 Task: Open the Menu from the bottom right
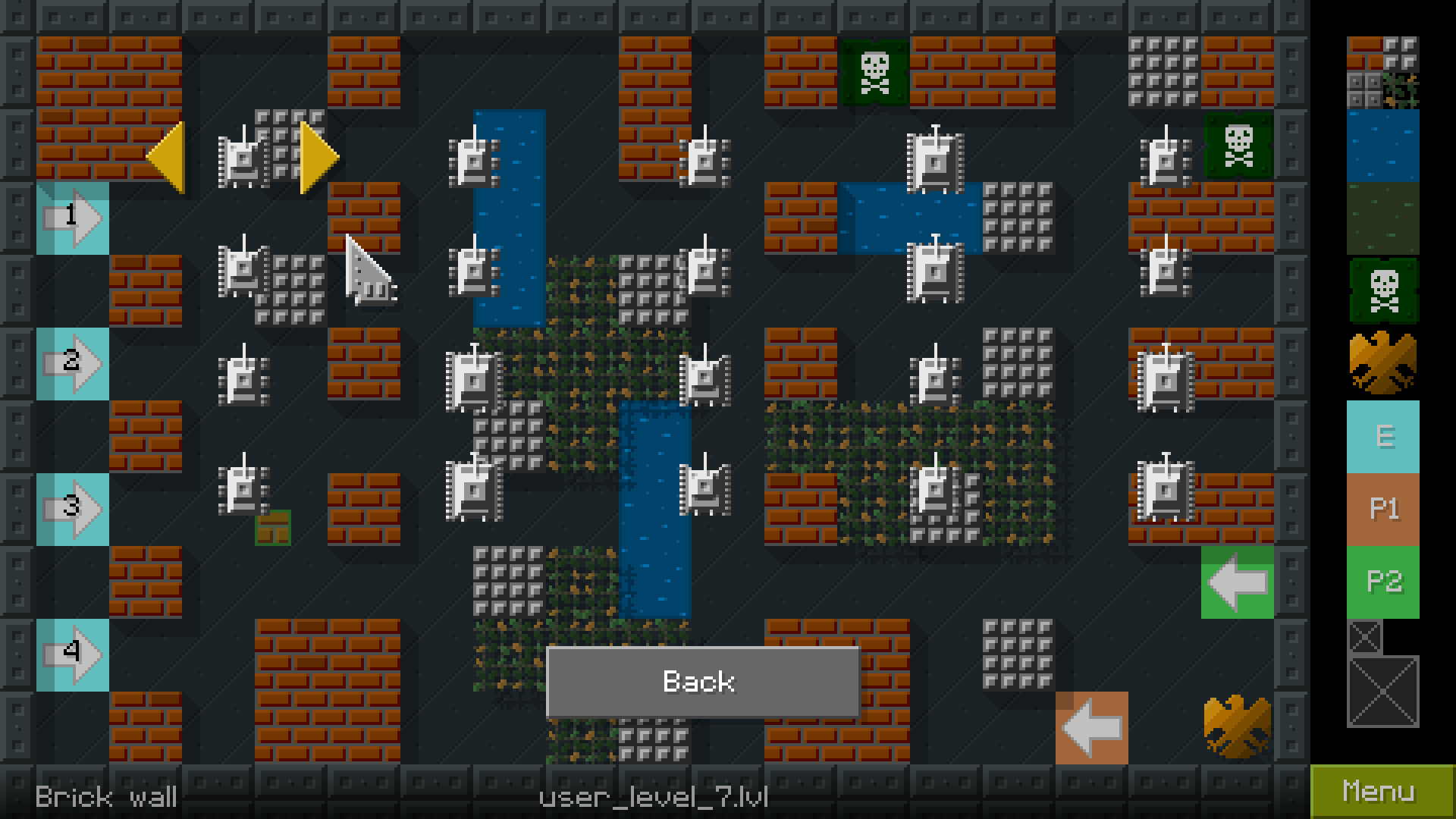[1380, 791]
